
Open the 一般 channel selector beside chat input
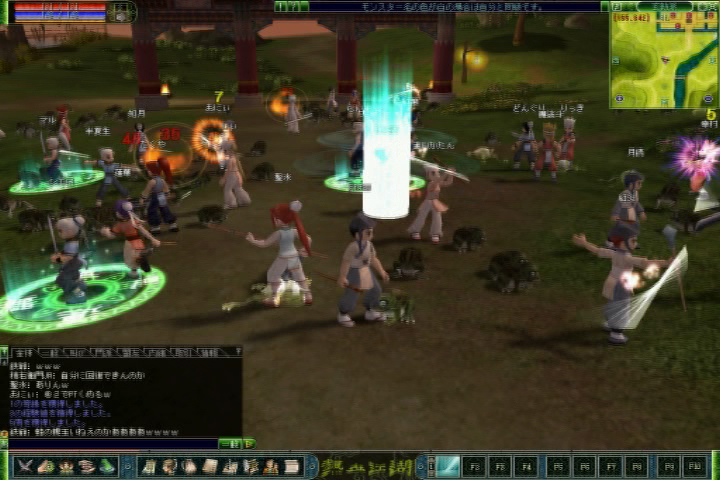coord(229,443)
